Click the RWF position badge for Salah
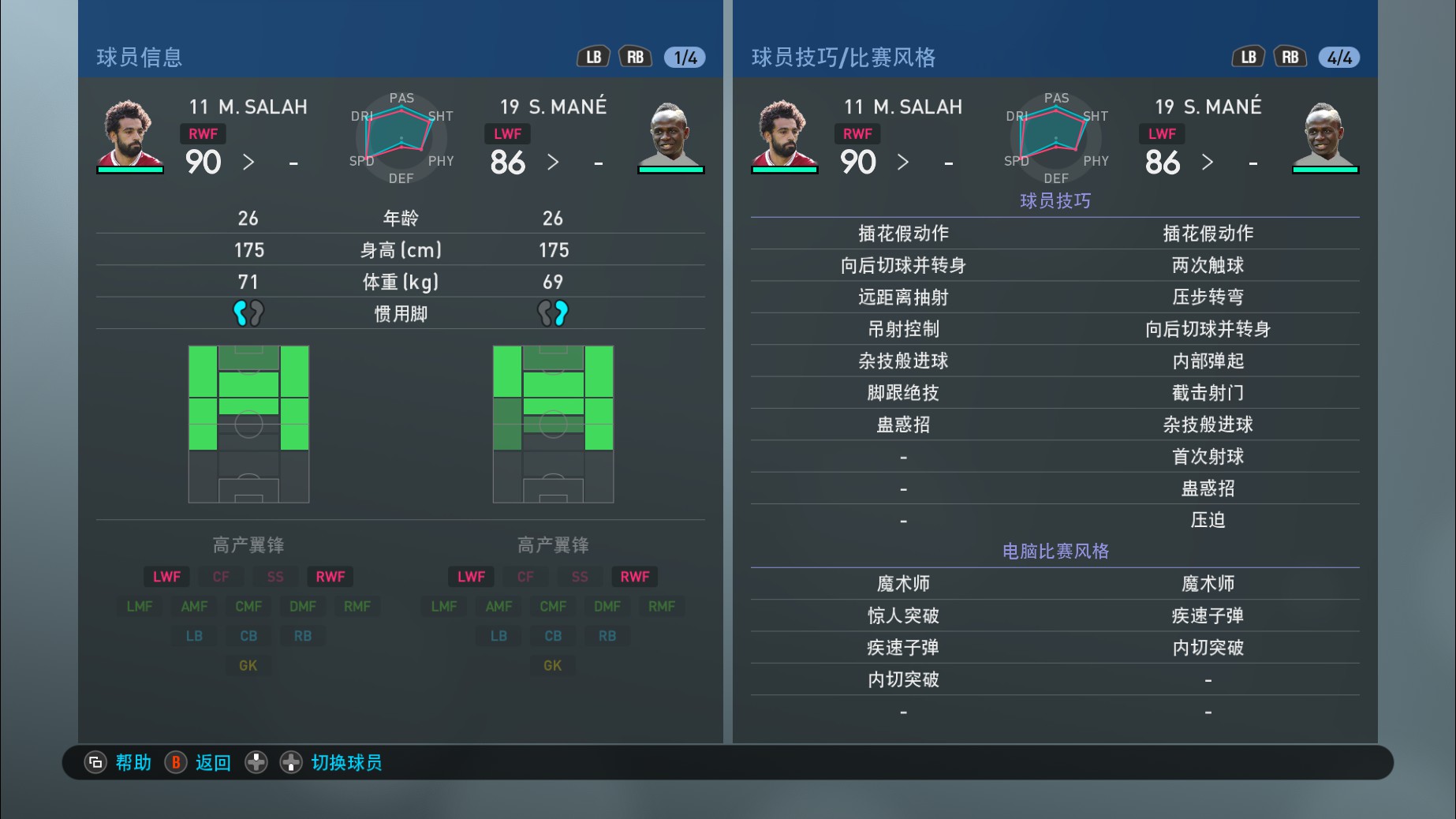This screenshot has height=819, width=1456. (203, 134)
